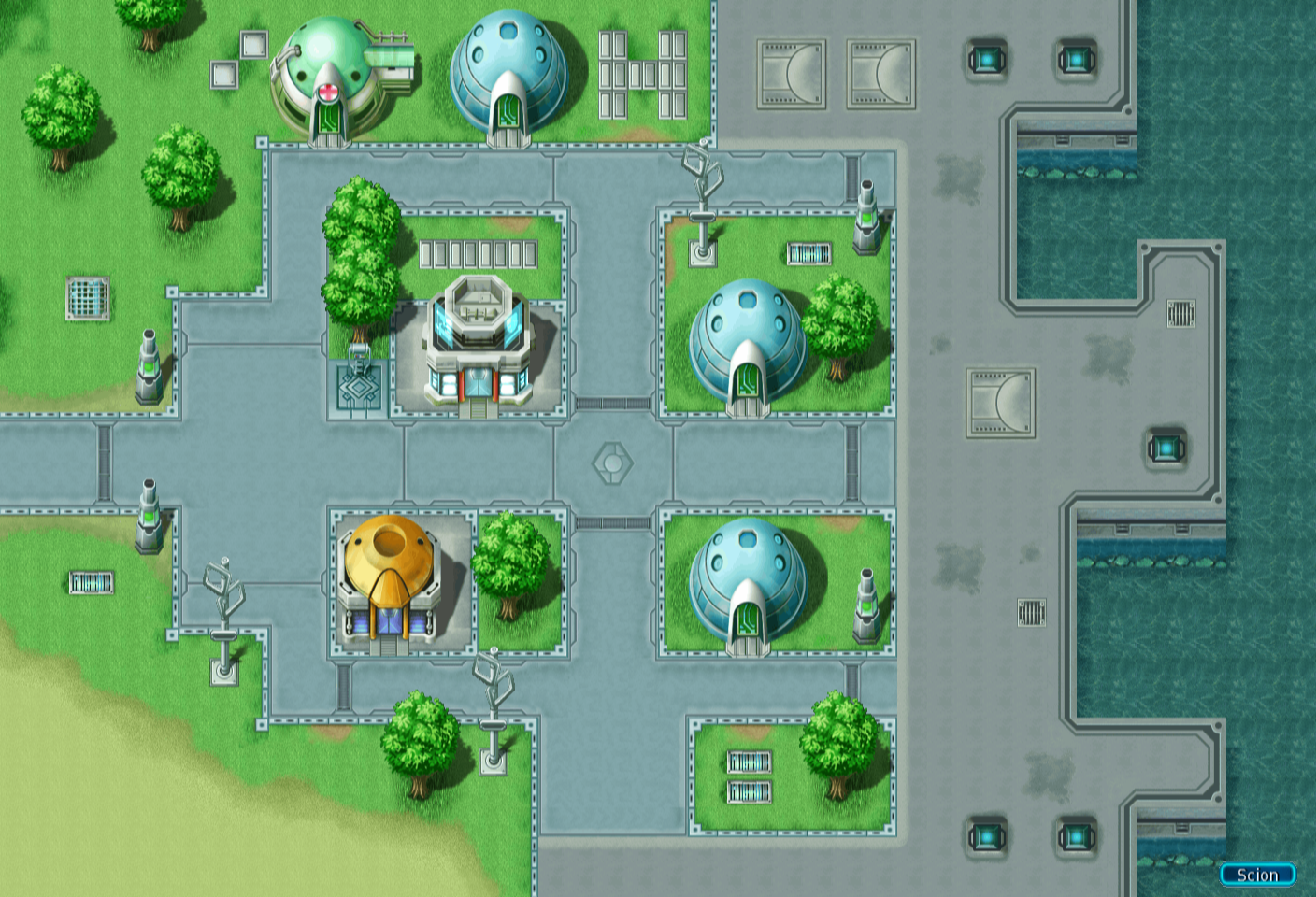1316x897 pixels.
Task: Click the Scion location label button
Action: click(1257, 875)
